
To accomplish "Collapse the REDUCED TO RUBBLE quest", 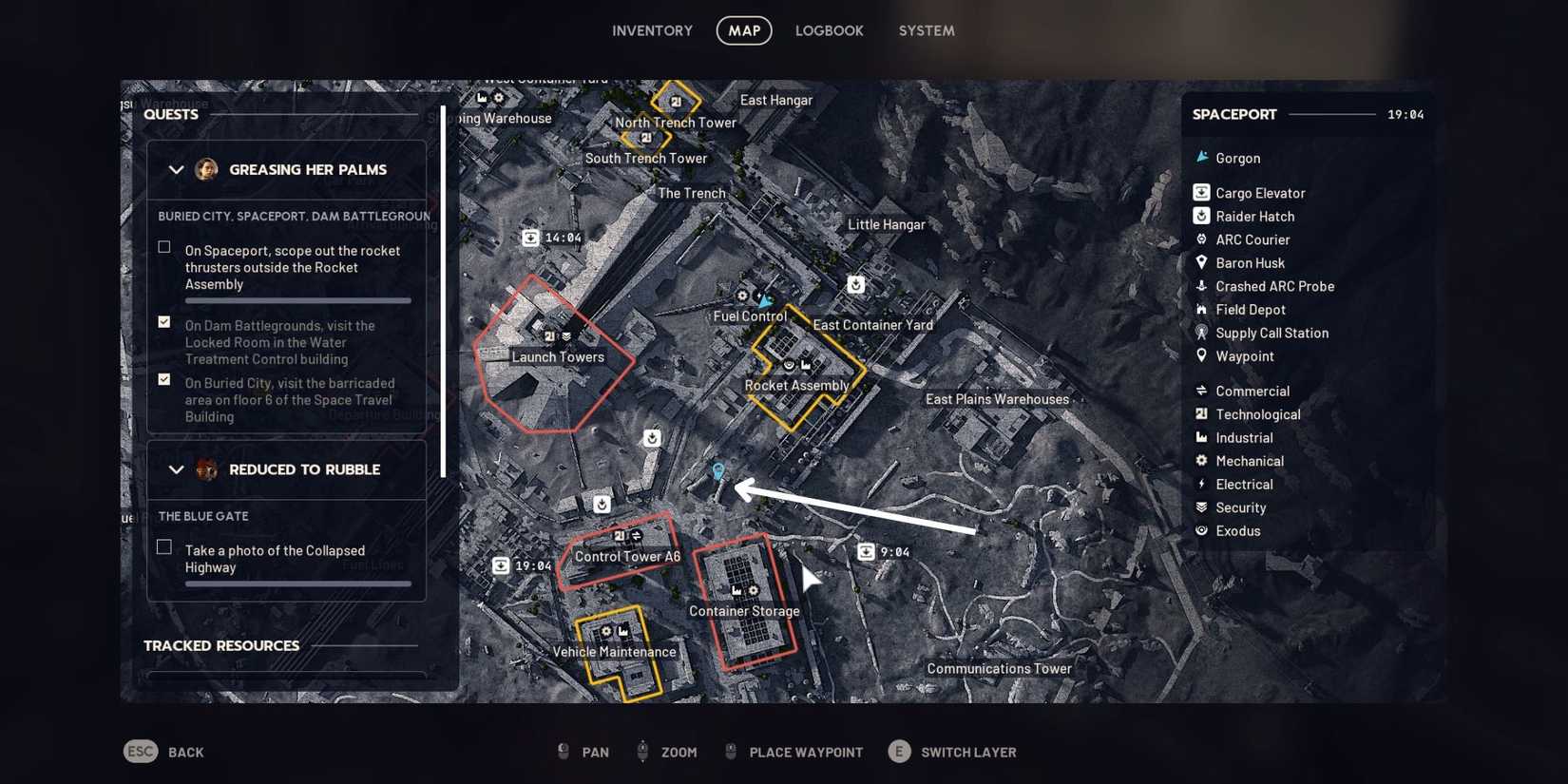I will click(x=176, y=469).
